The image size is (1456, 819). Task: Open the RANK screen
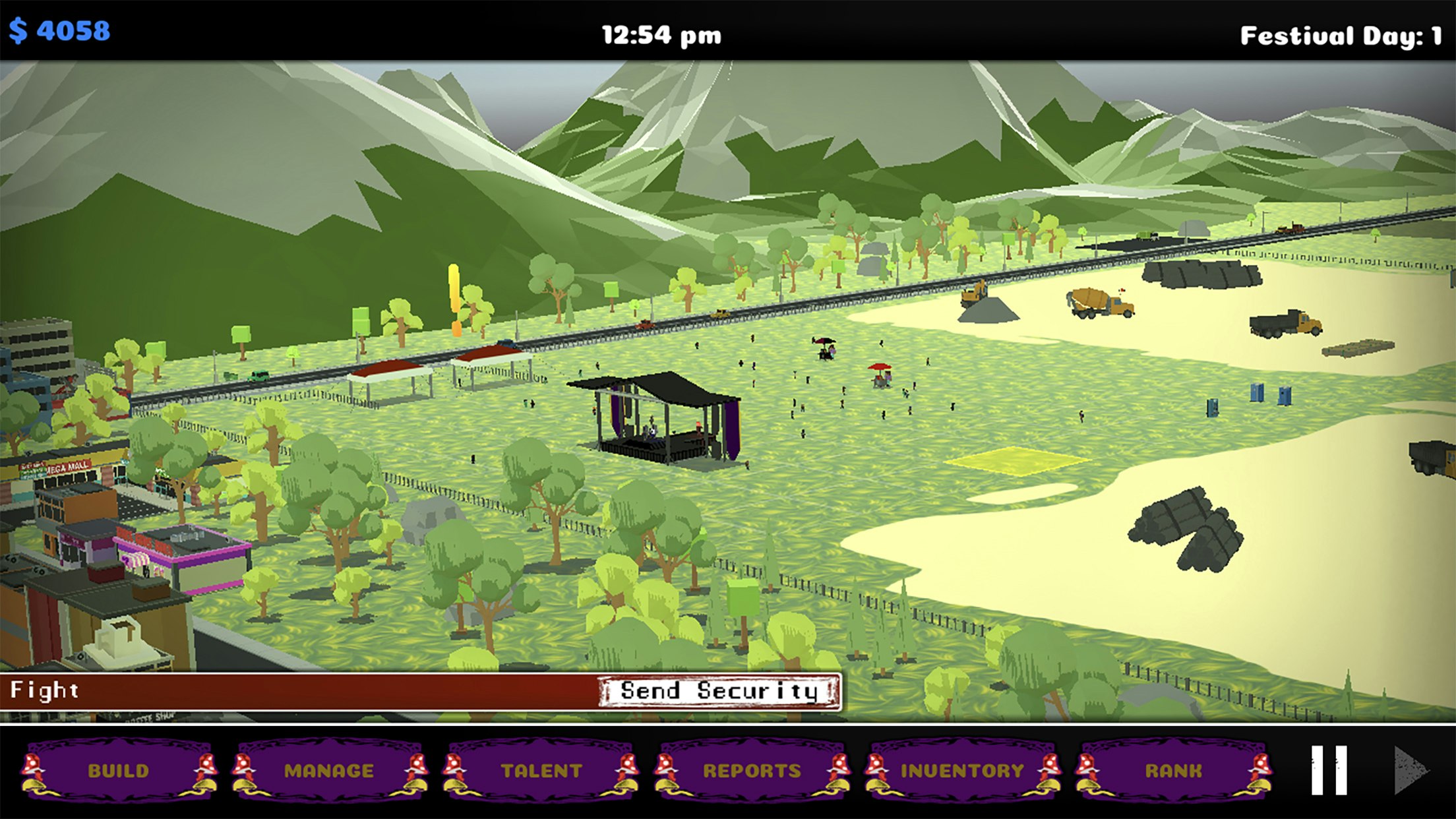point(1174,769)
